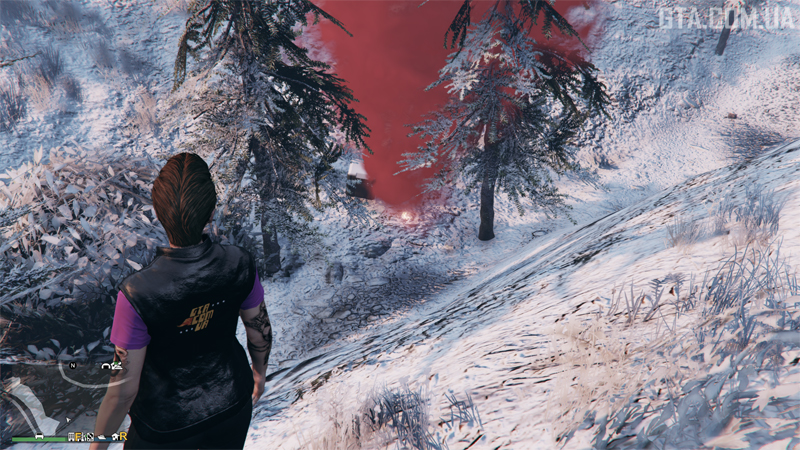Select the boat blip on the minimap
Image resolution: width=800 pixels, height=450 pixels.
(102, 437)
